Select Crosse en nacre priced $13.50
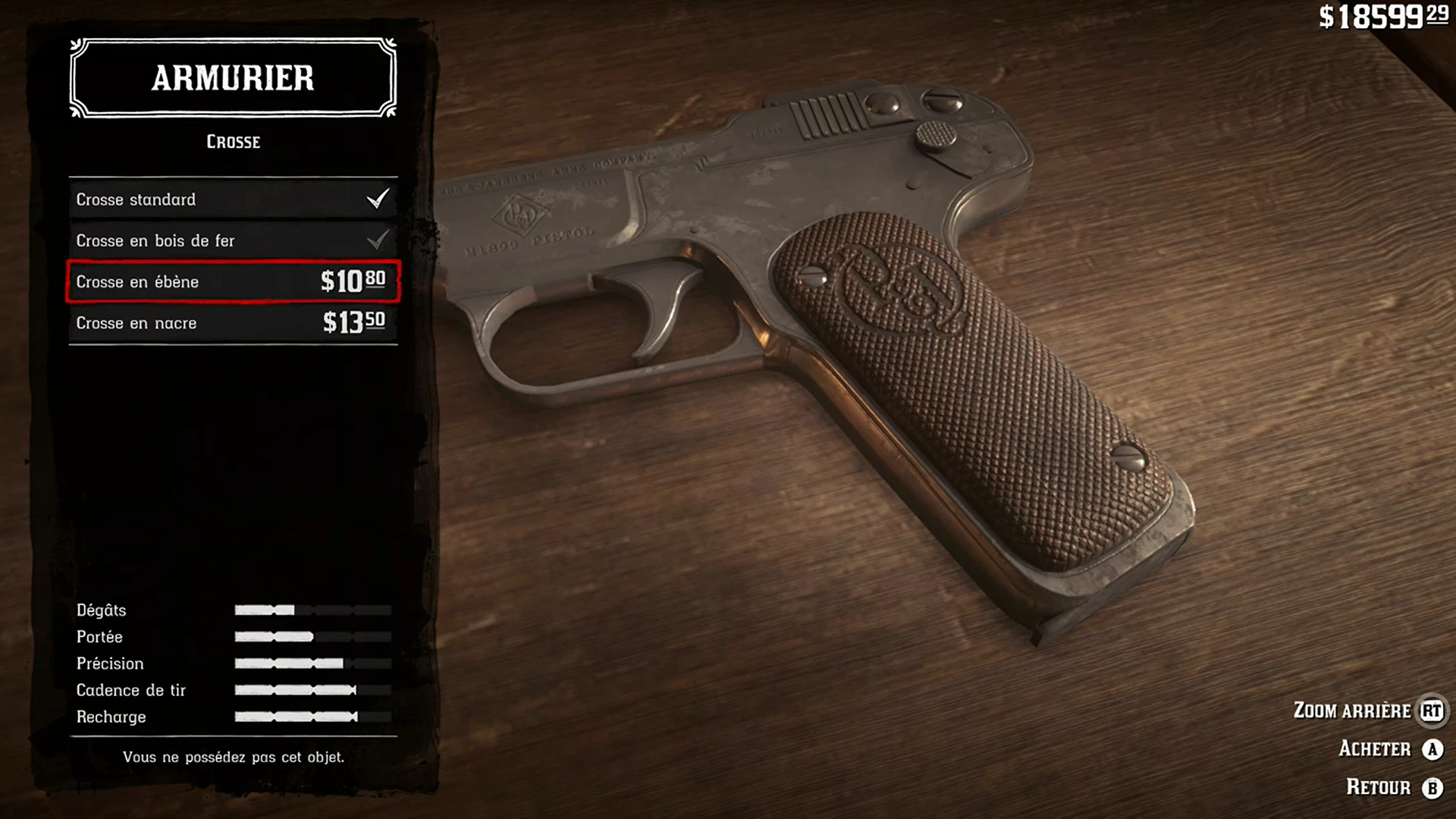Viewport: 1456px width, 819px height. click(233, 323)
